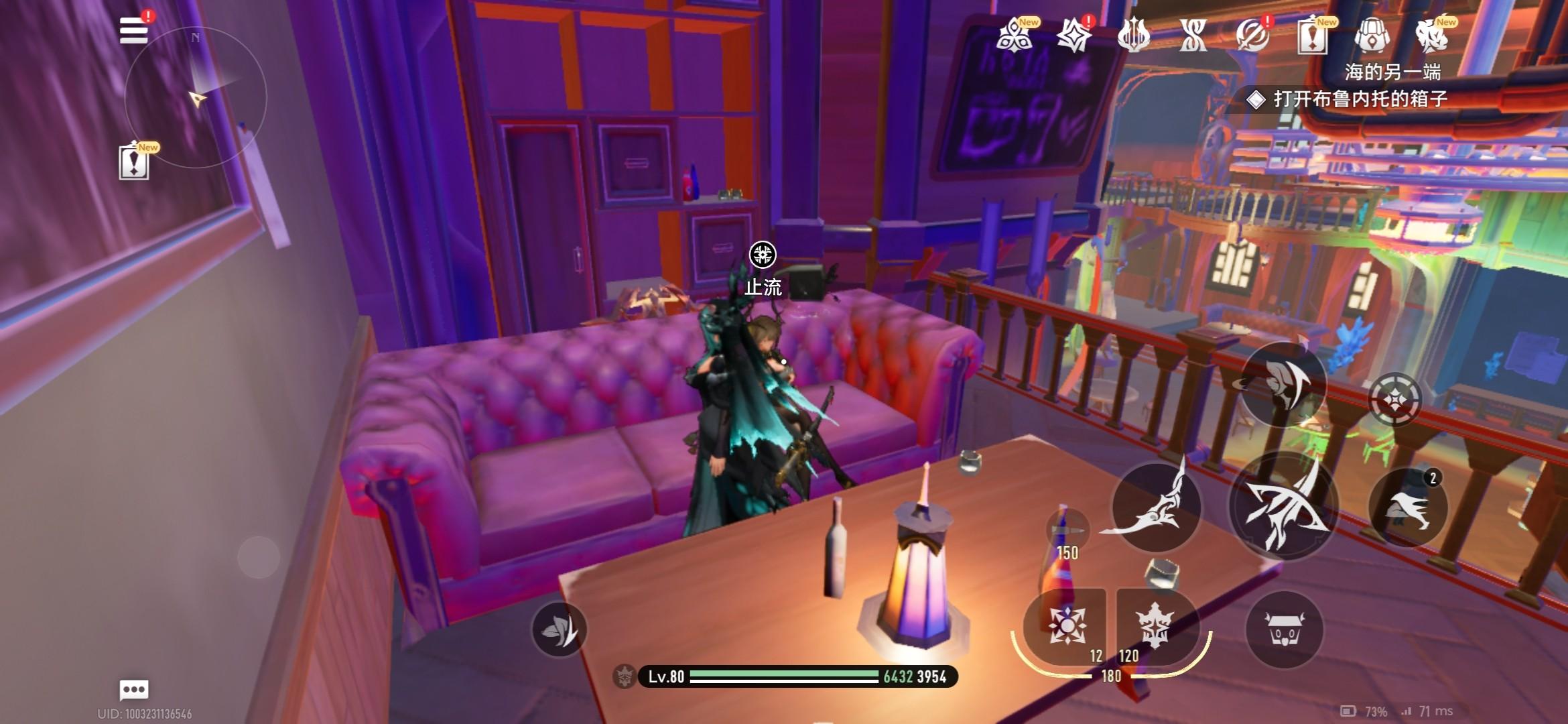Select the 打开布鲁内托的箱子 quest objective

(1359, 99)
